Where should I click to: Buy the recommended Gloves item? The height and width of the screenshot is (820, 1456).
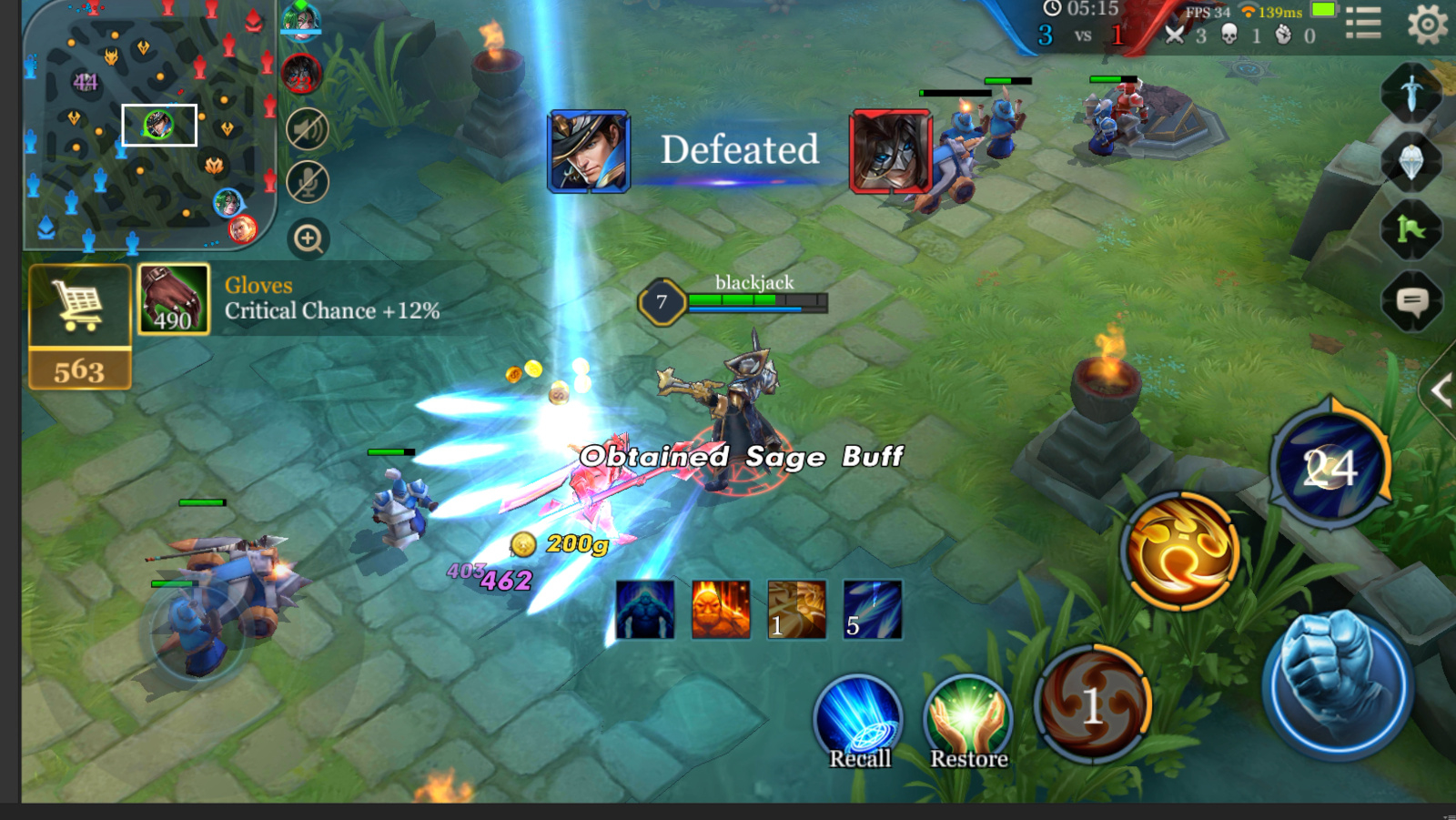point(174,299)
